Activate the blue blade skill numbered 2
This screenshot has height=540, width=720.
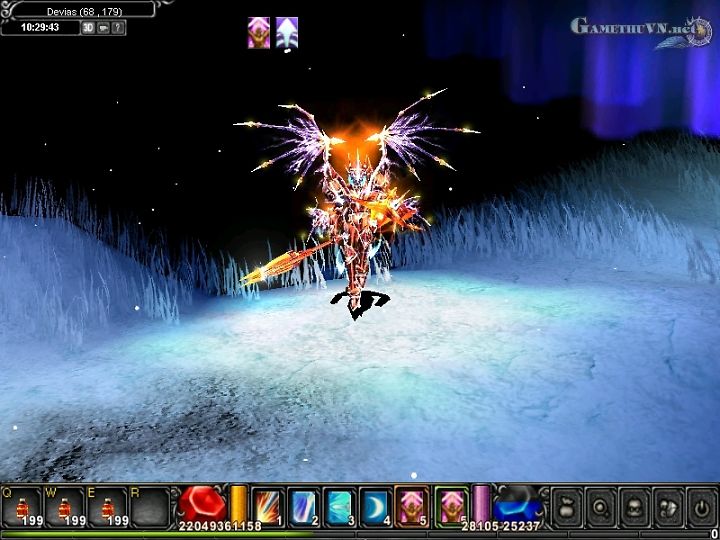[x=304, y=507]
